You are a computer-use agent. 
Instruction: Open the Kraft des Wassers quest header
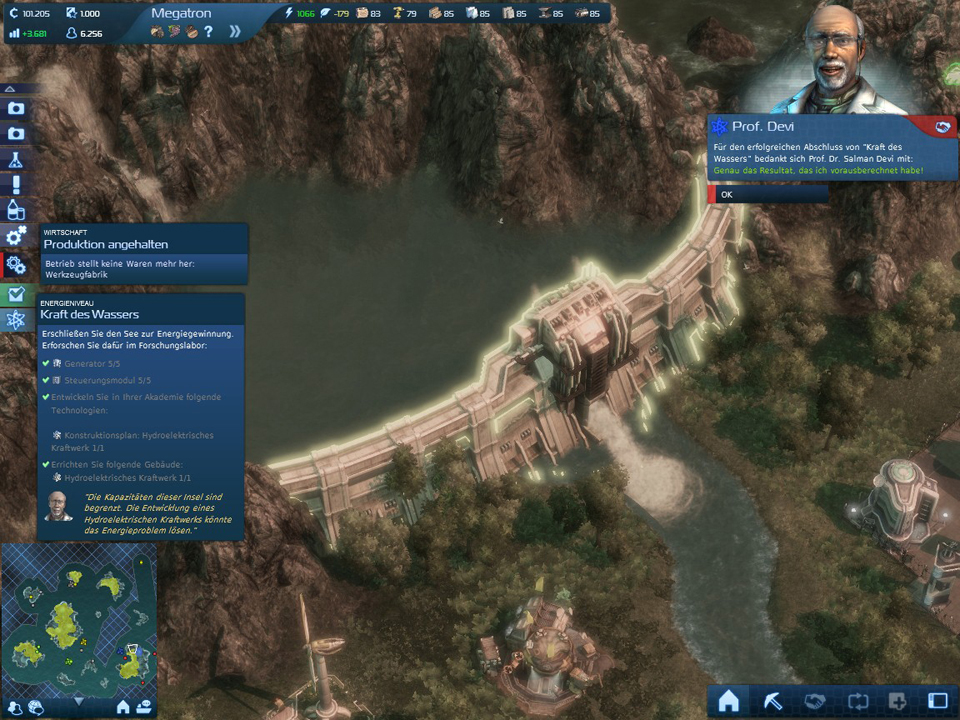(x=140, y=314)
